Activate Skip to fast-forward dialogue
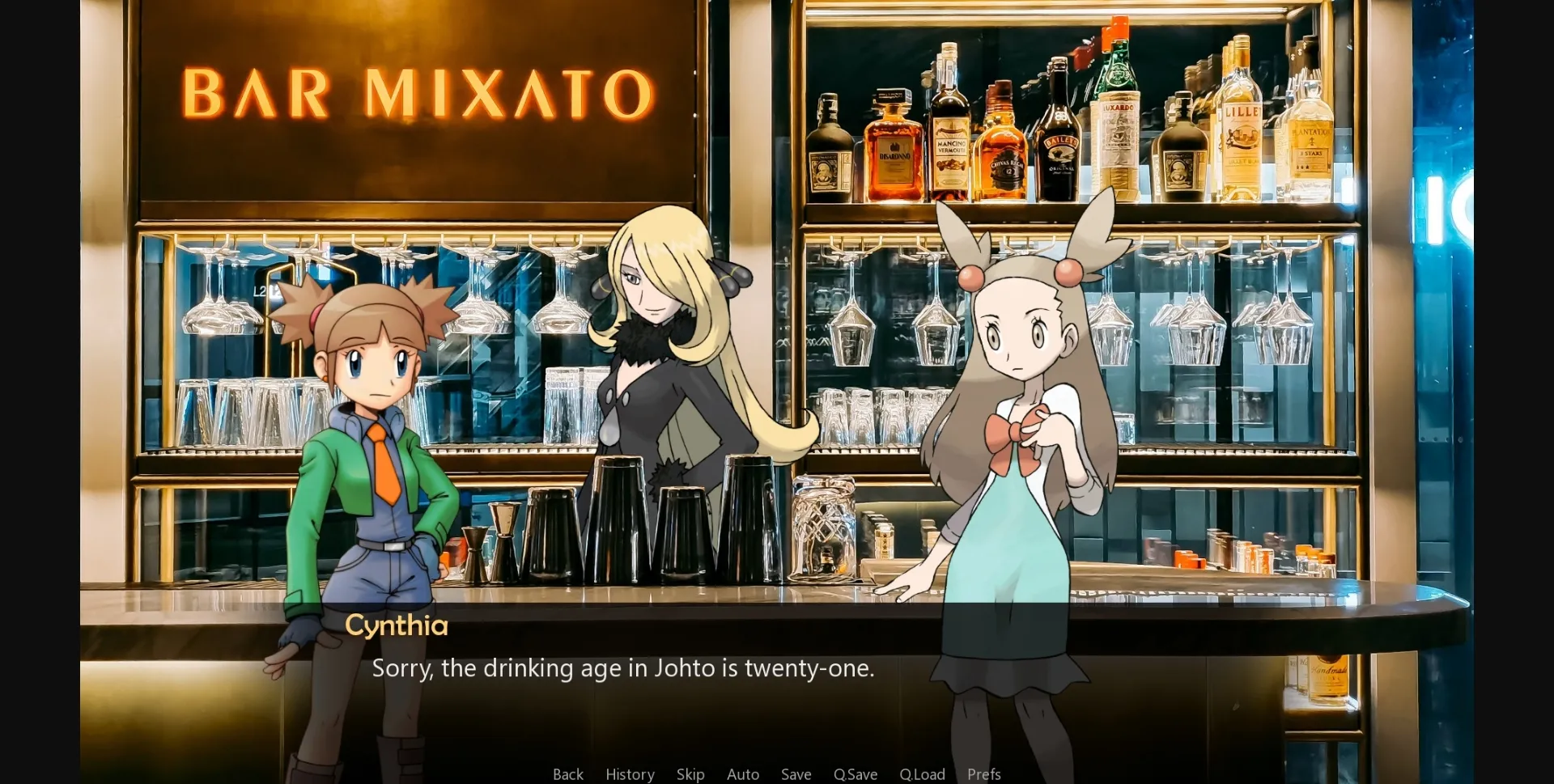The width and height of the screenshot is (1554, 784). 690,774
